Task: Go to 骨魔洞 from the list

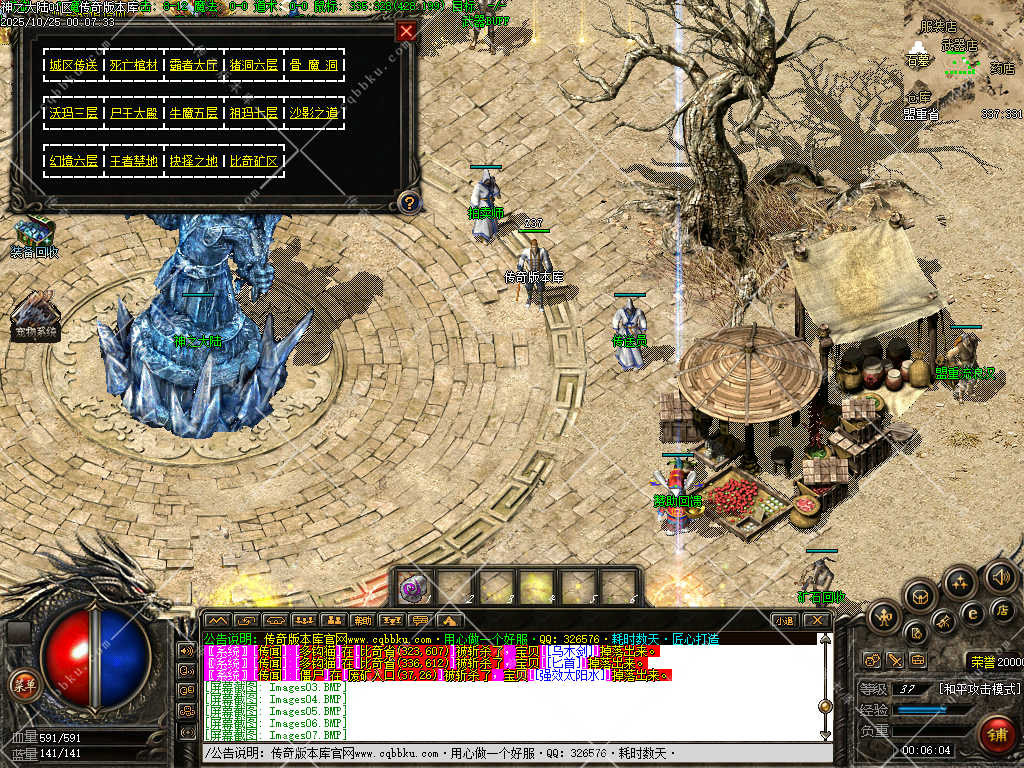Action: [314, 65]
